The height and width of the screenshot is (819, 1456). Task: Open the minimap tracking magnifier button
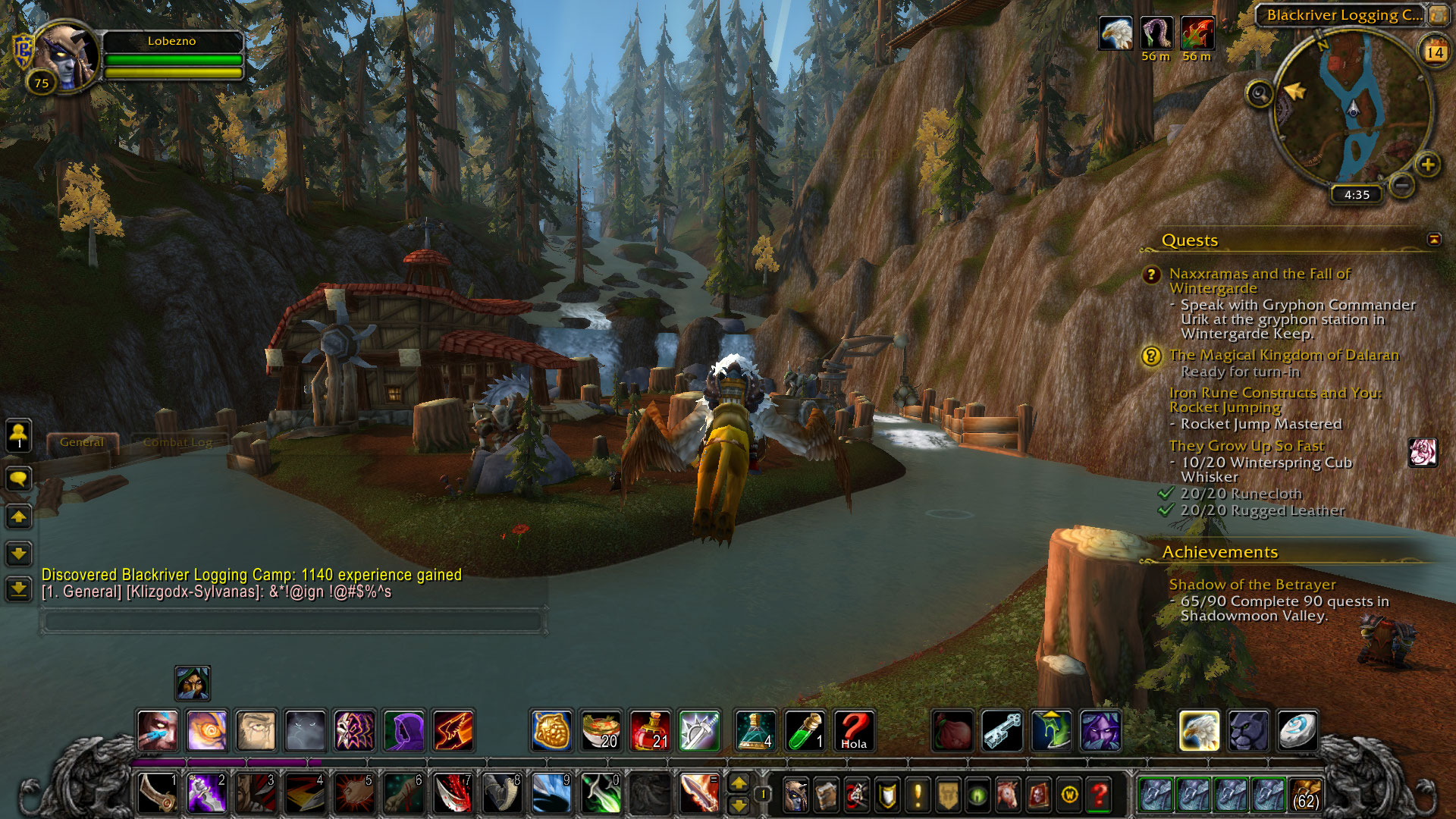tap(1260, 94)
